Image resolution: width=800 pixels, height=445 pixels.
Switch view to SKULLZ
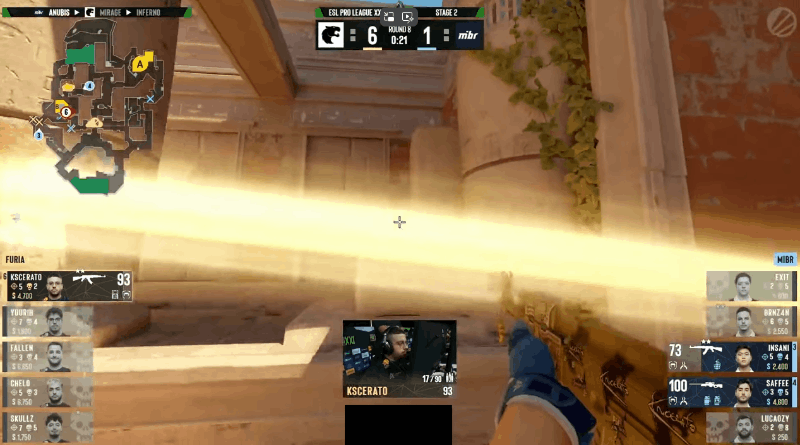click(x=48, y=425)
